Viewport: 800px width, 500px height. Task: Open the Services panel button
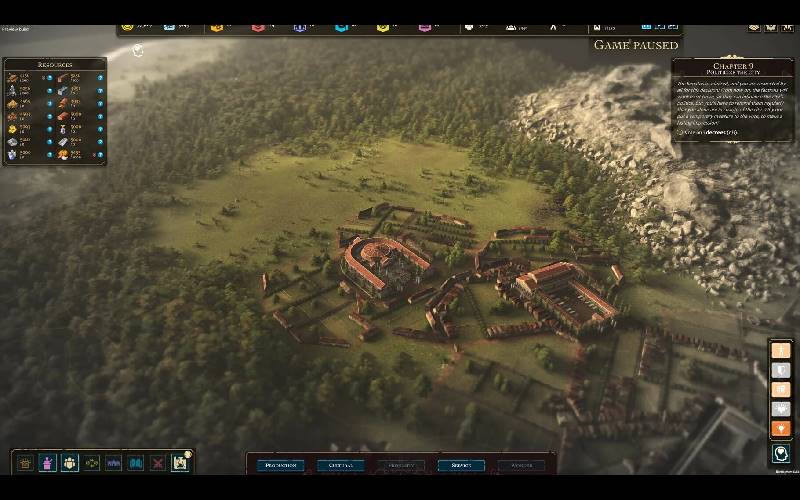[x=461, y=465]
